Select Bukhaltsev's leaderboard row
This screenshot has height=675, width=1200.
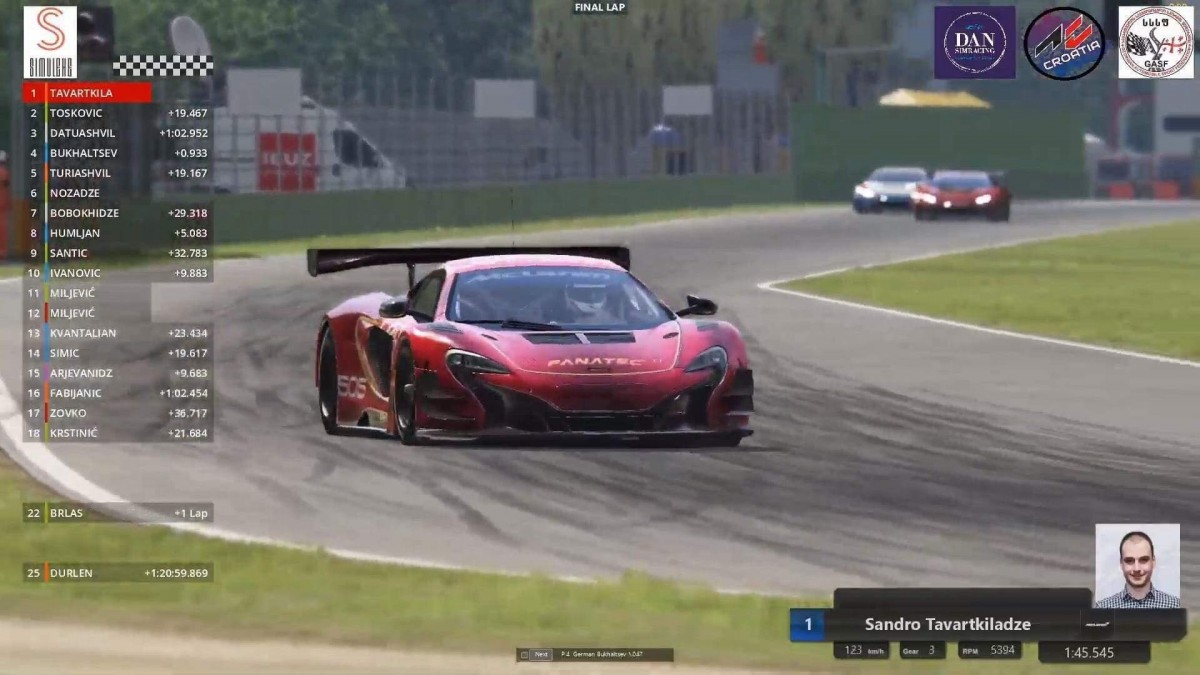pyautogui.click(x=118, y=153)
